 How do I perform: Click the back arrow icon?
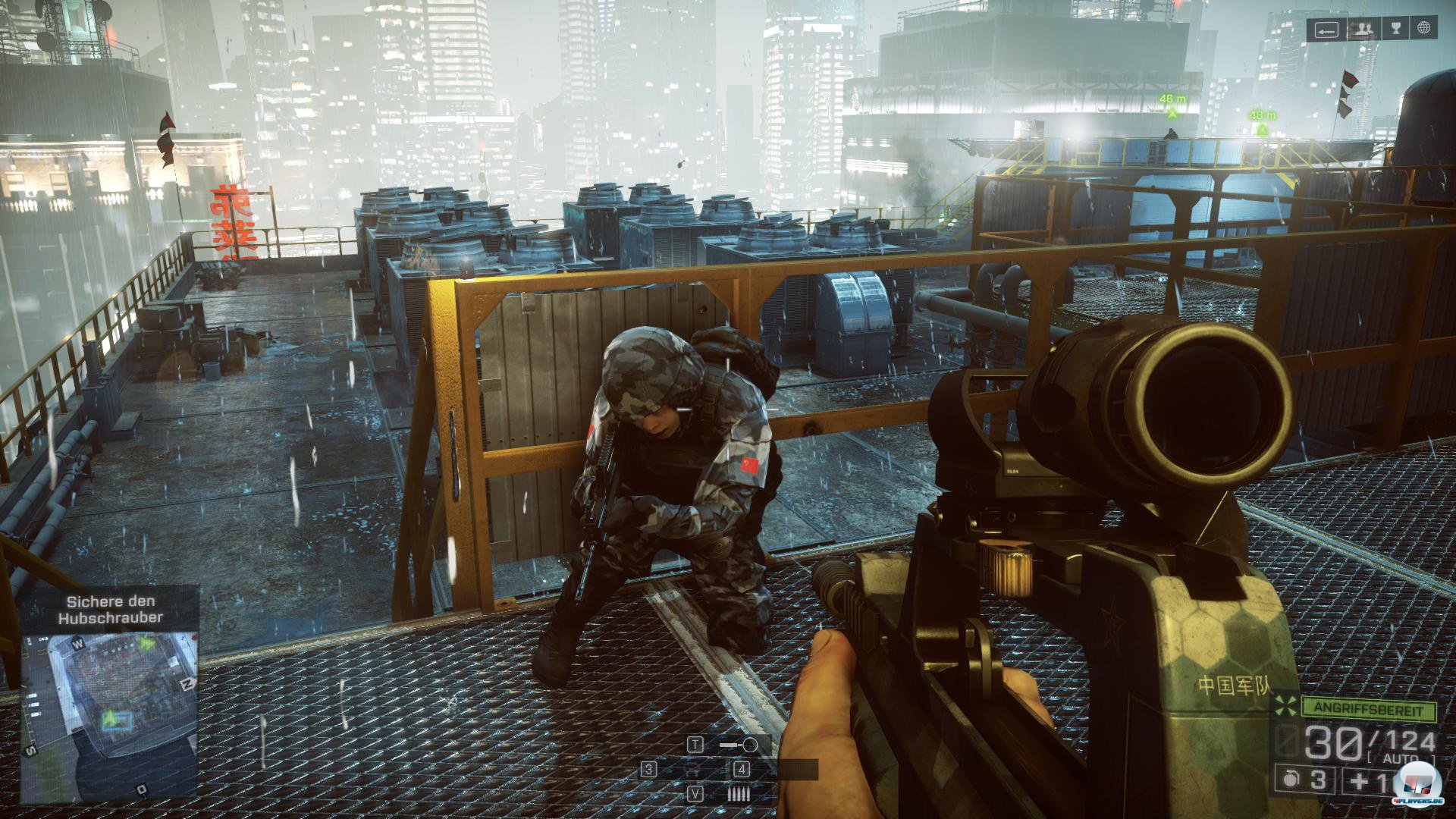tap(1326, 29)
